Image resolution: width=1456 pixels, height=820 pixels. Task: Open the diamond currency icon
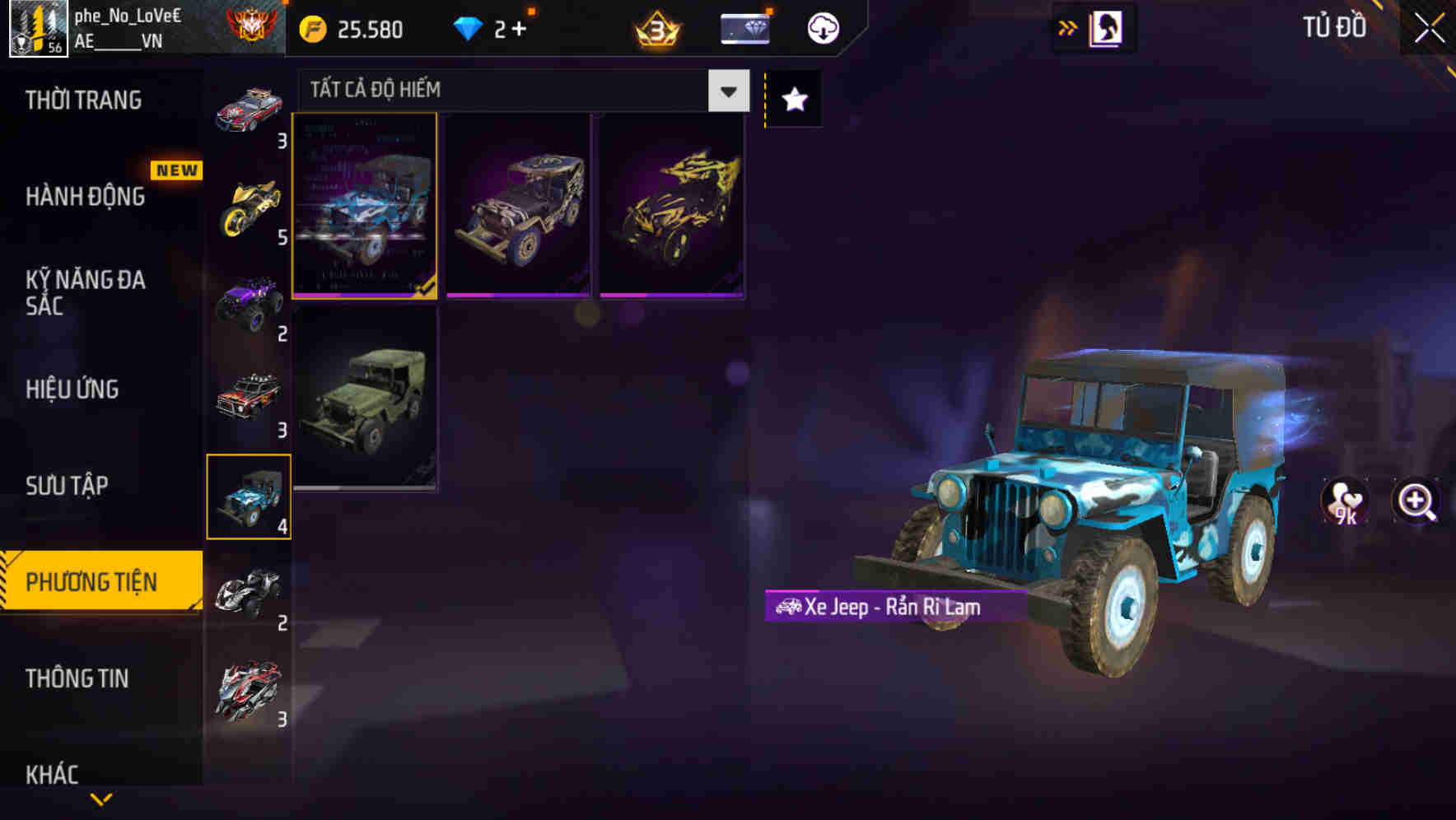pyautogui.click(x=468, y=27)
